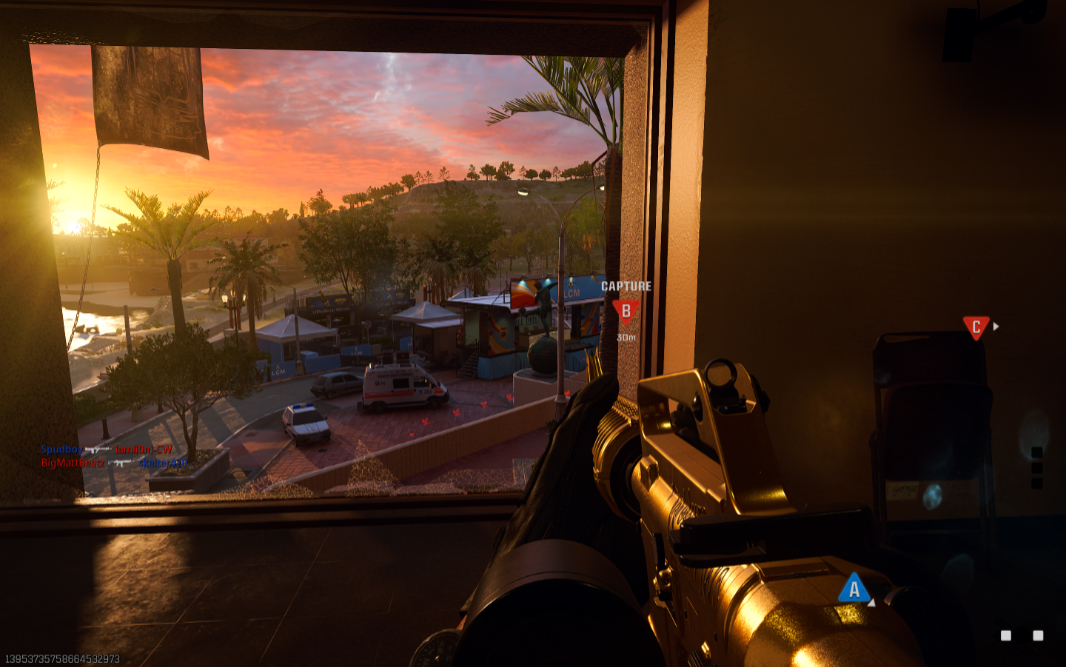Select the red B capture objective marker

click(626, 311)
